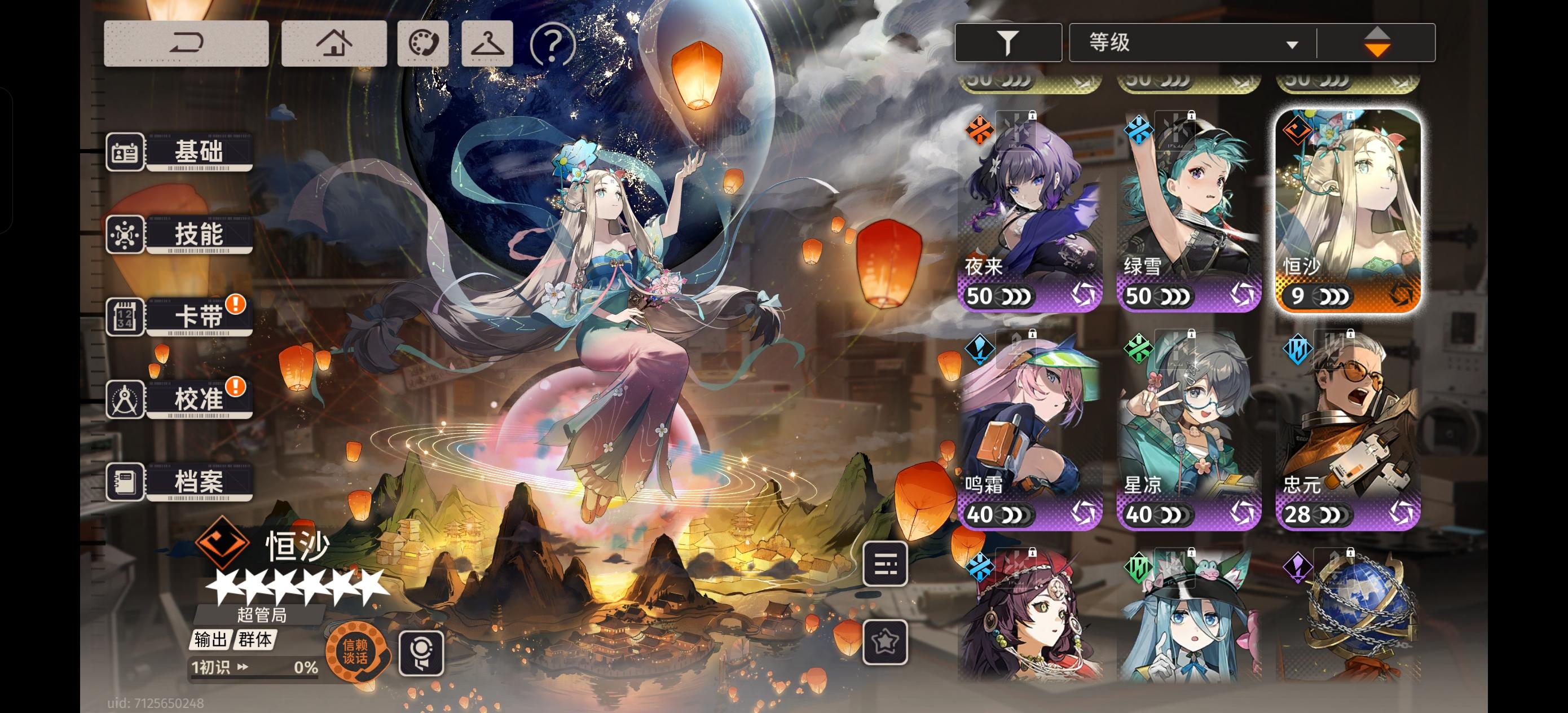Select the 星凉 character thumbnail
The width and height of the screenshot is (1568, 713).
tap(1188, 426)
